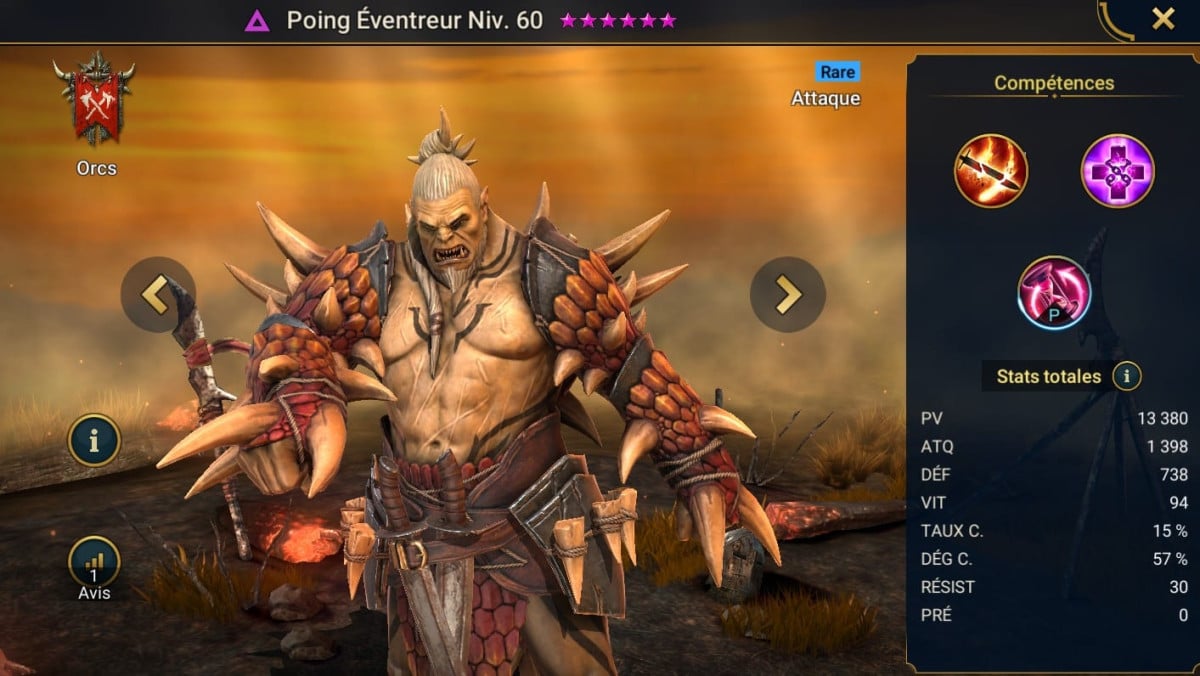Go to the next champion with right arrow

pyautogui.click(x=788, y=294)
